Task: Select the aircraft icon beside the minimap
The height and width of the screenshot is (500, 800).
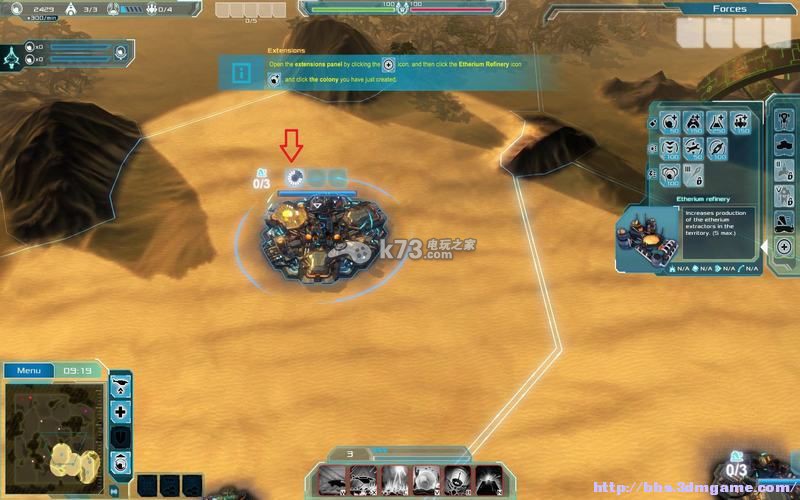Action: 121,385
